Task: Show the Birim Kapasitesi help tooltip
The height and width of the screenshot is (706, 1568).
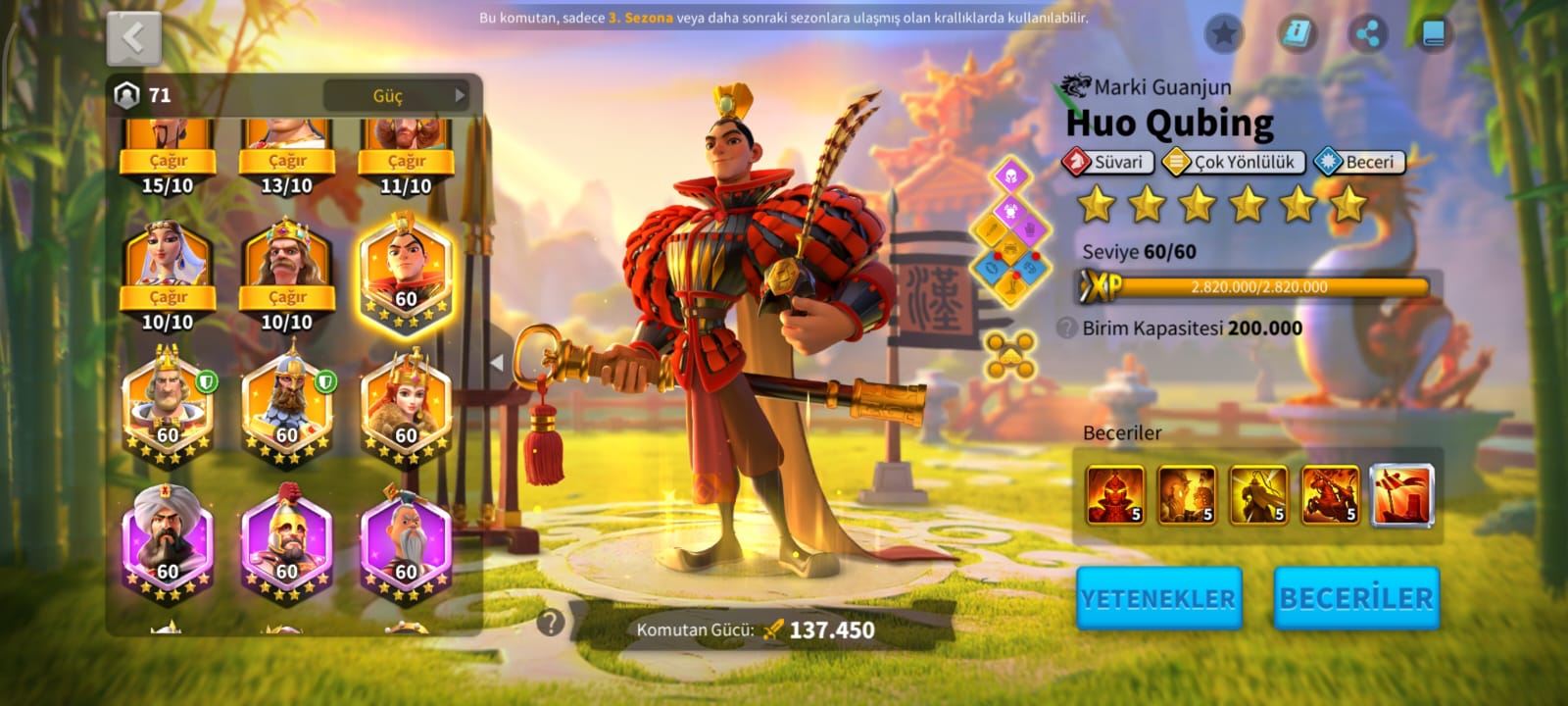Action: tap(1067, 328)
